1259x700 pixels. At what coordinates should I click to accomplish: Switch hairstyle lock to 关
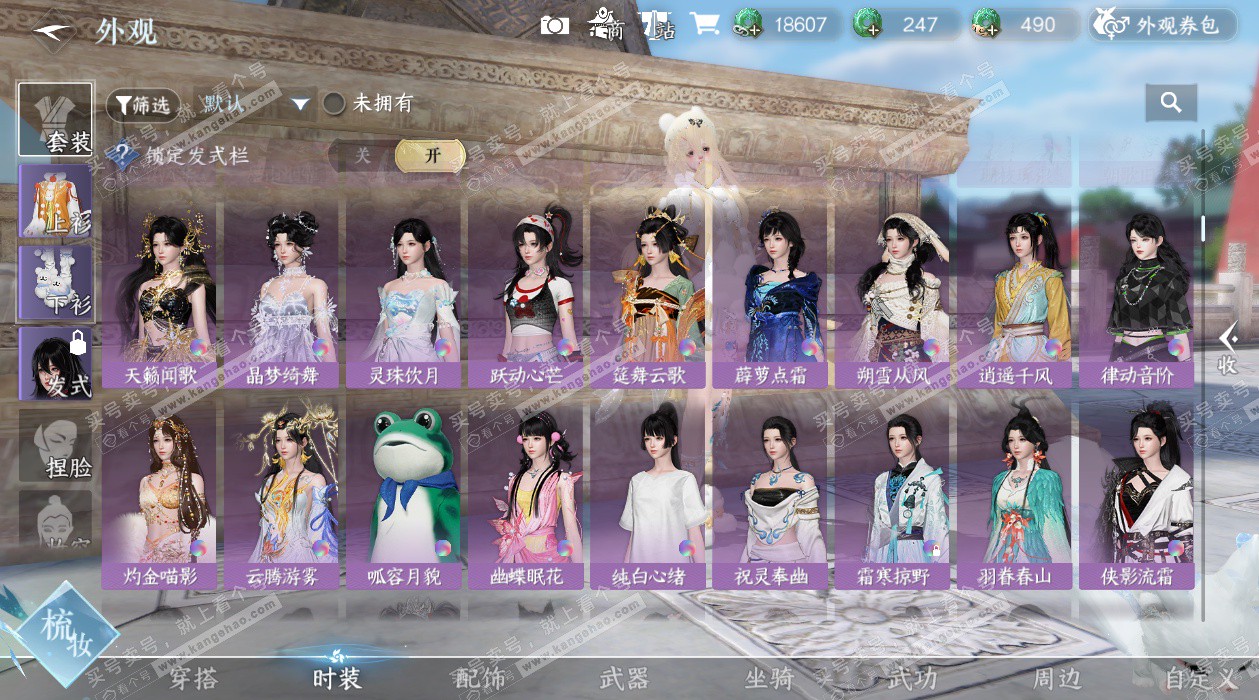coord(362,156)
